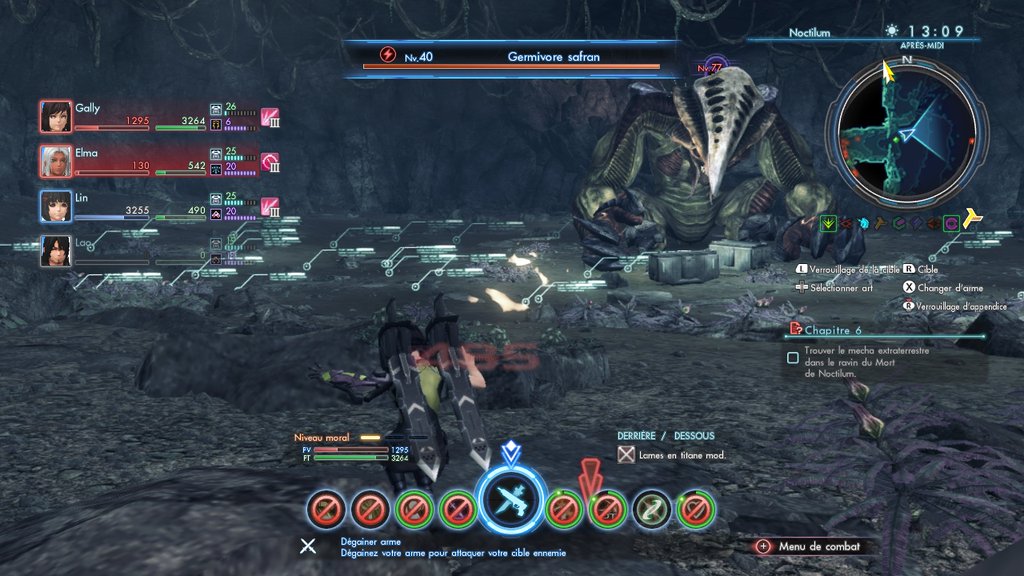Choose Lin's party portrait
Image resolution: width=1024 pixels, height=576 pixels.
point(56,206)
